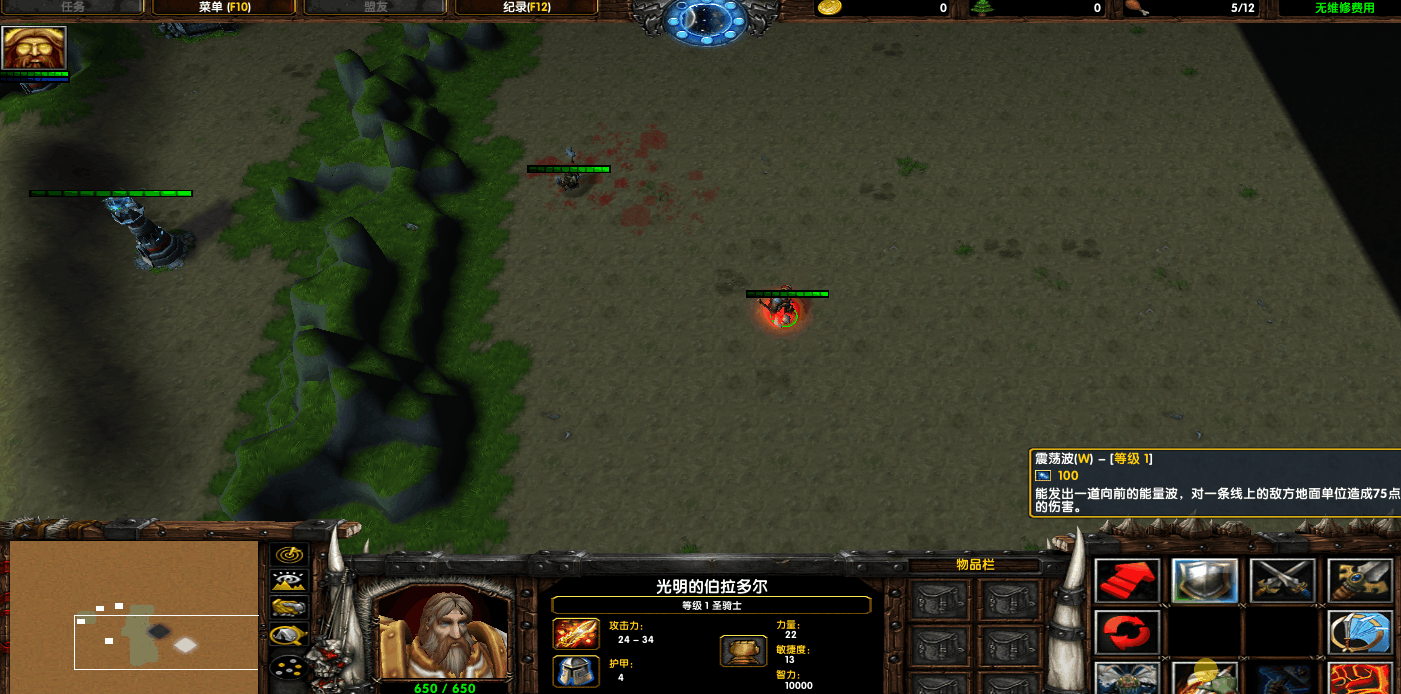Toggle minimap terrain display (eye icon)

tap(290, 581)
